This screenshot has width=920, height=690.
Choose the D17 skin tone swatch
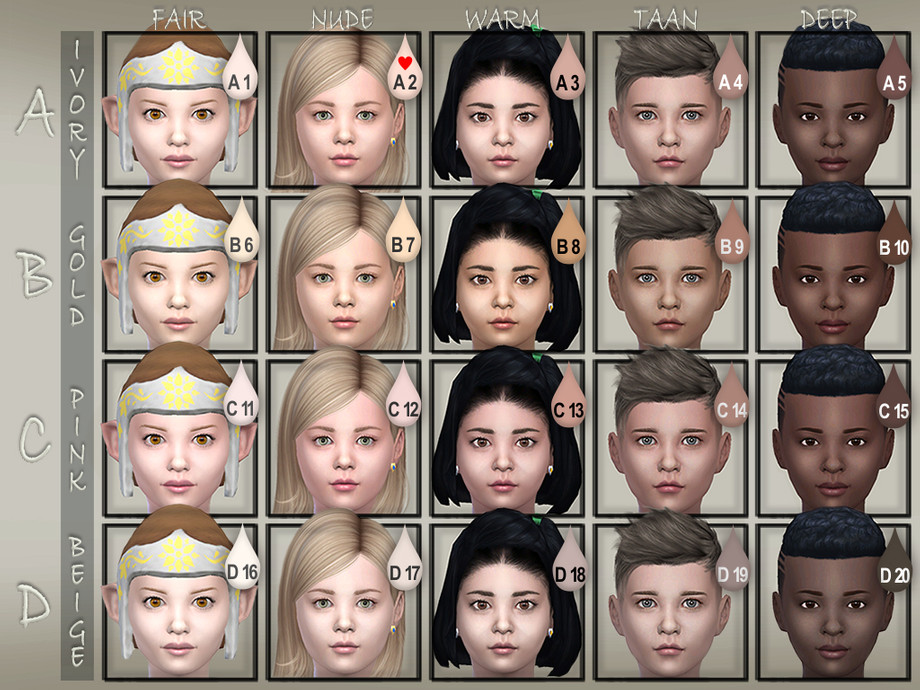coord(404,562)
